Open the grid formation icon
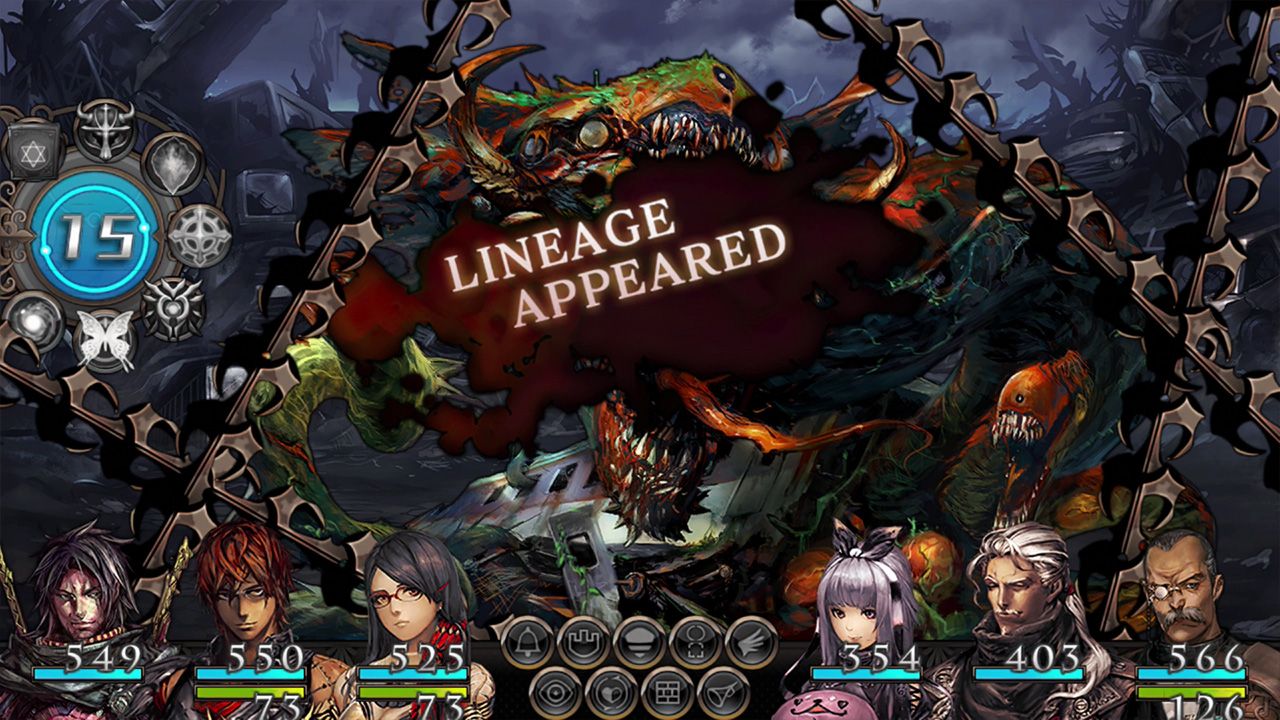The height and width of the screenshot is (720, 1280). [x=667, y=691]
